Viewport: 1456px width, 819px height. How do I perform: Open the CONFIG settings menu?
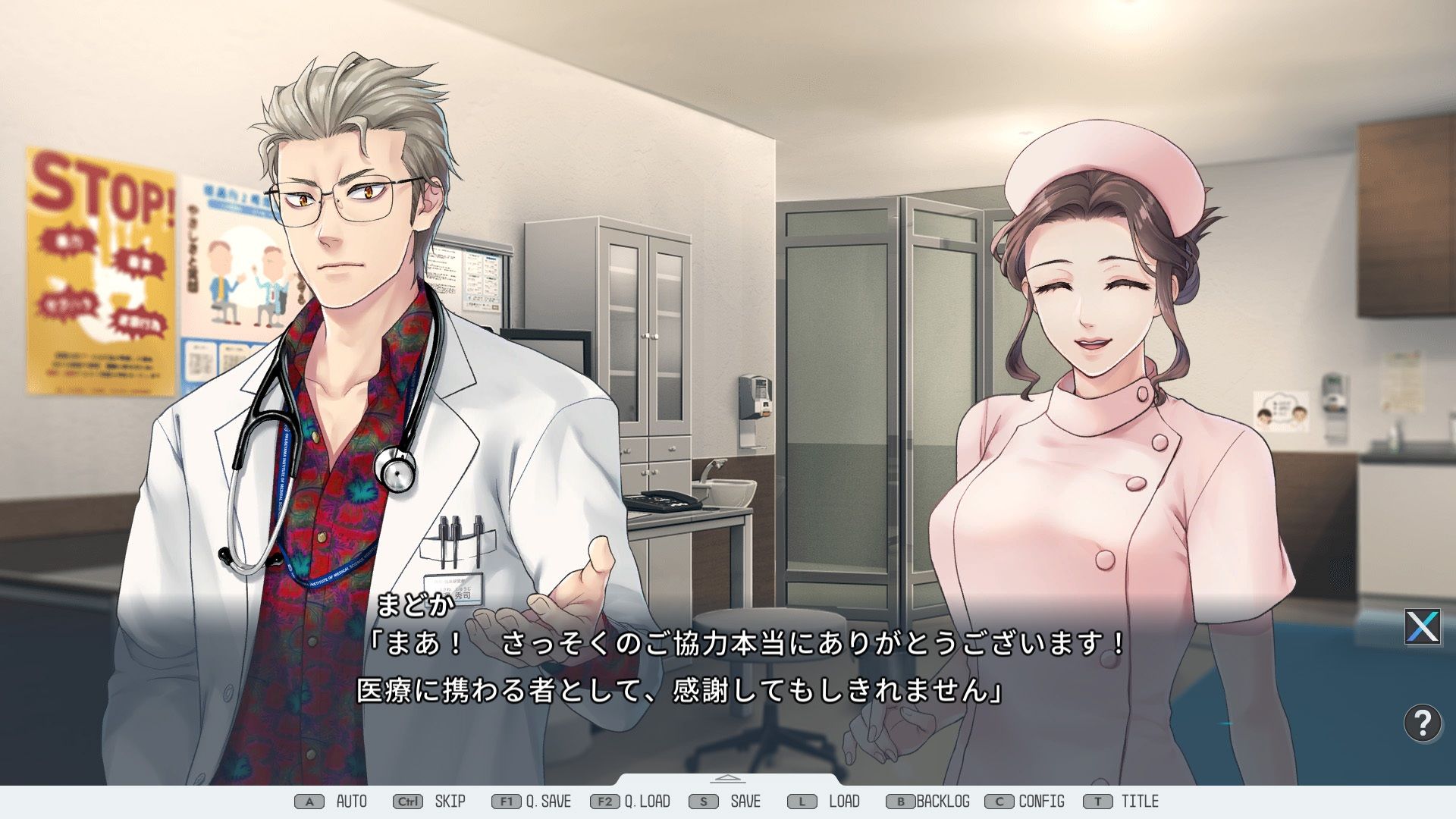click(1041, 801)
